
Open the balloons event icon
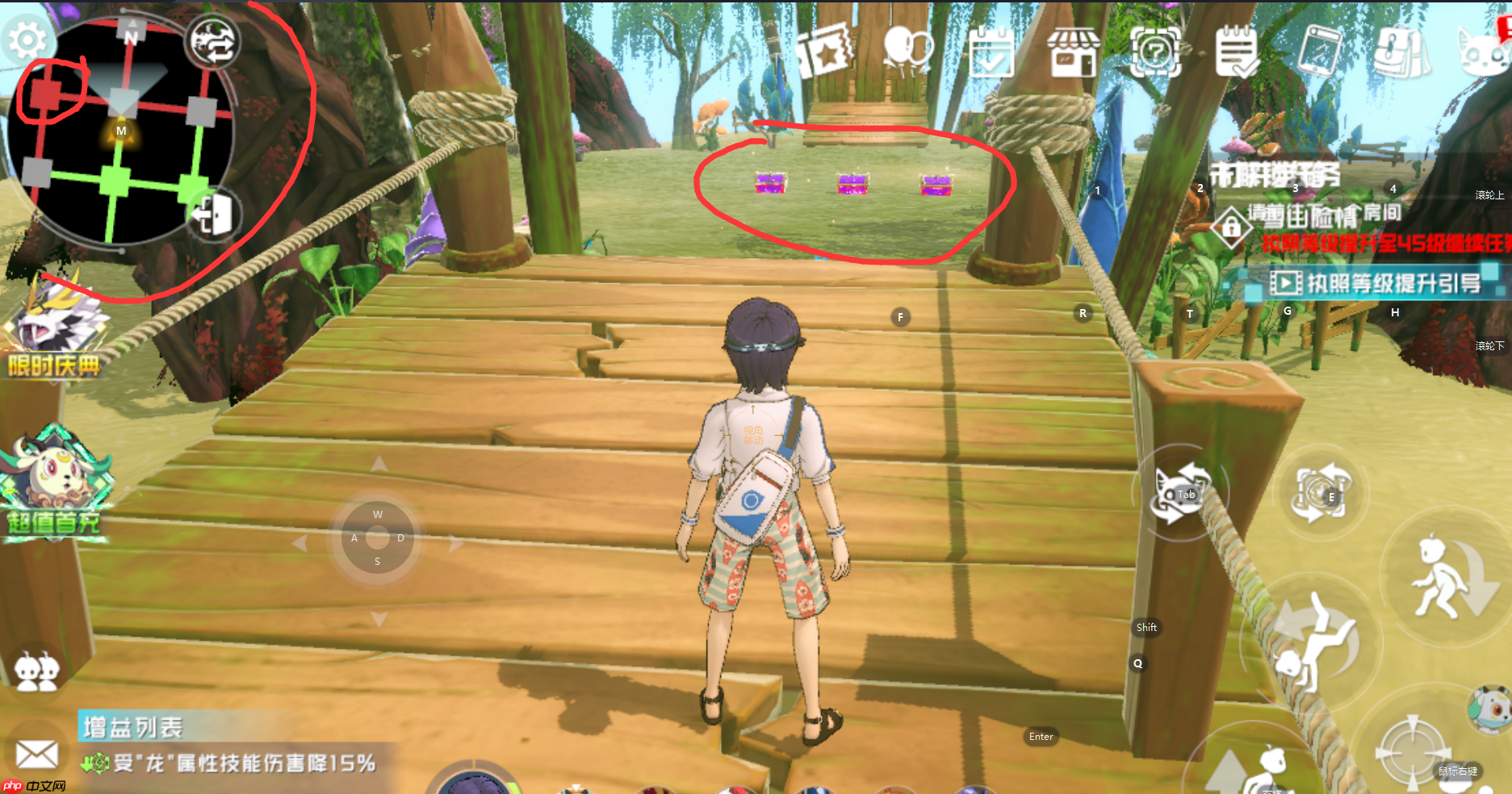point(908,50)
